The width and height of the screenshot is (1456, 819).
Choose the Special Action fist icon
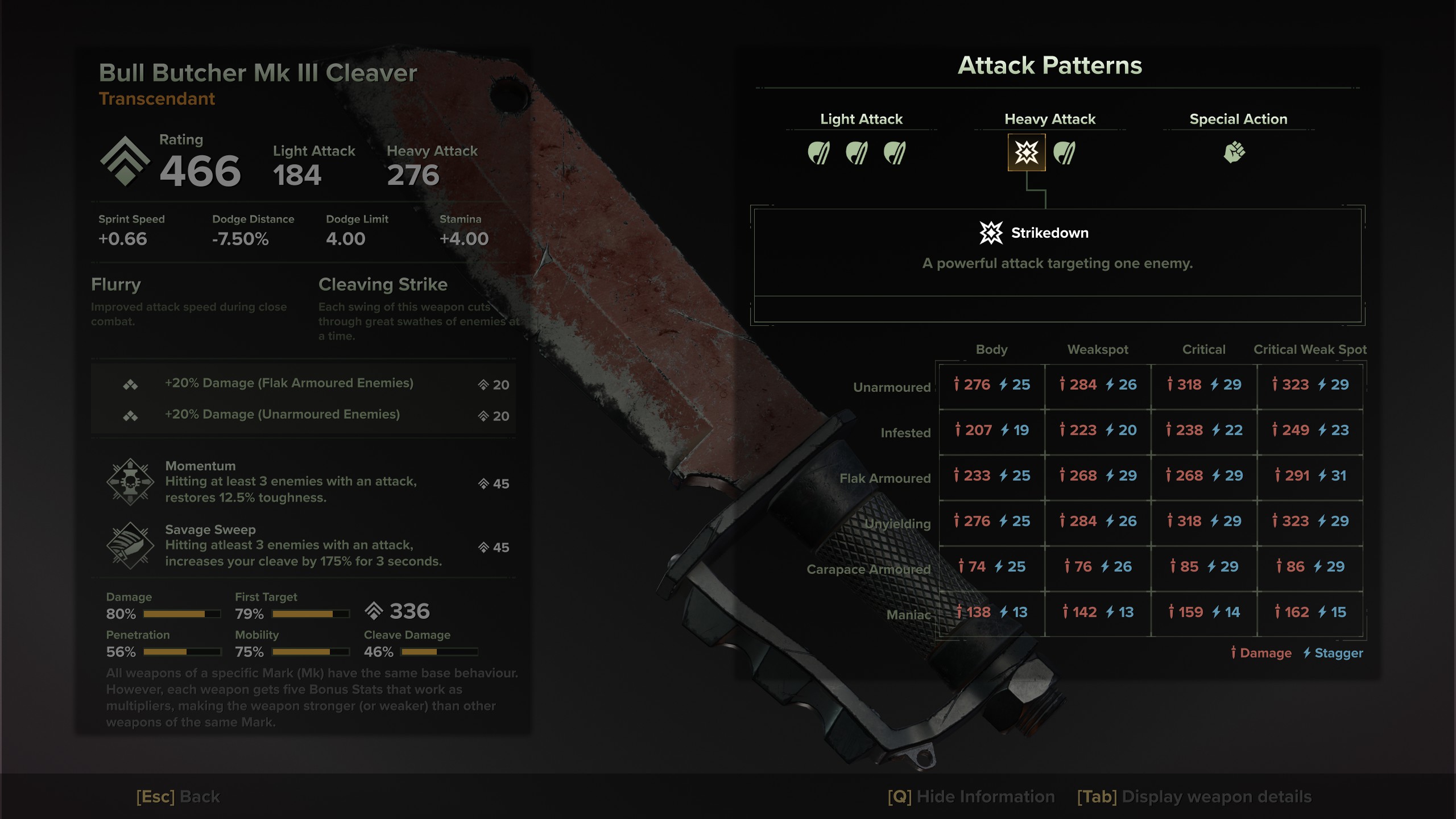tap(1234, 152)
